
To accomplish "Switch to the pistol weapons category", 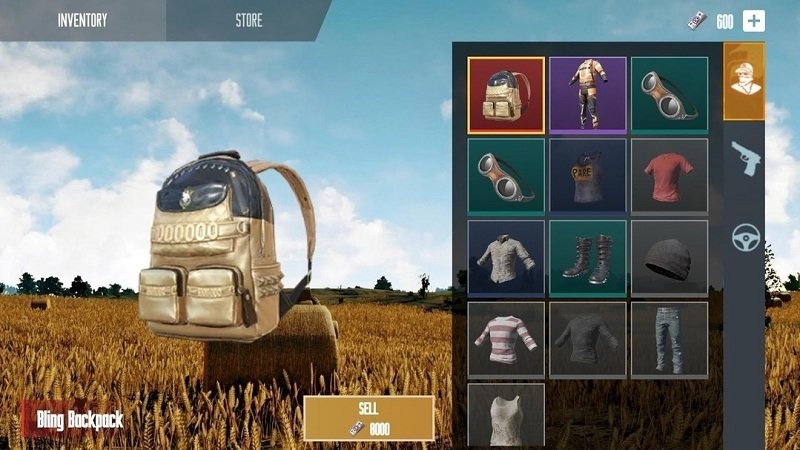I will tap(743, 159).
